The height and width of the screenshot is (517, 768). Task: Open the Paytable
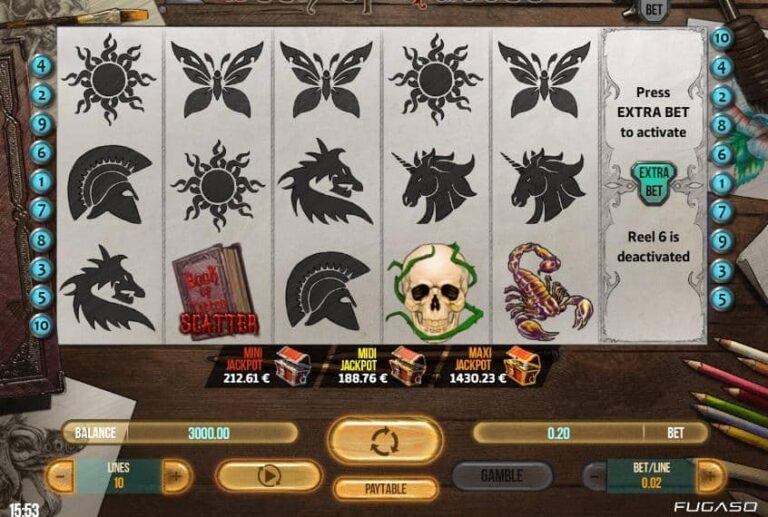(385, 489)
